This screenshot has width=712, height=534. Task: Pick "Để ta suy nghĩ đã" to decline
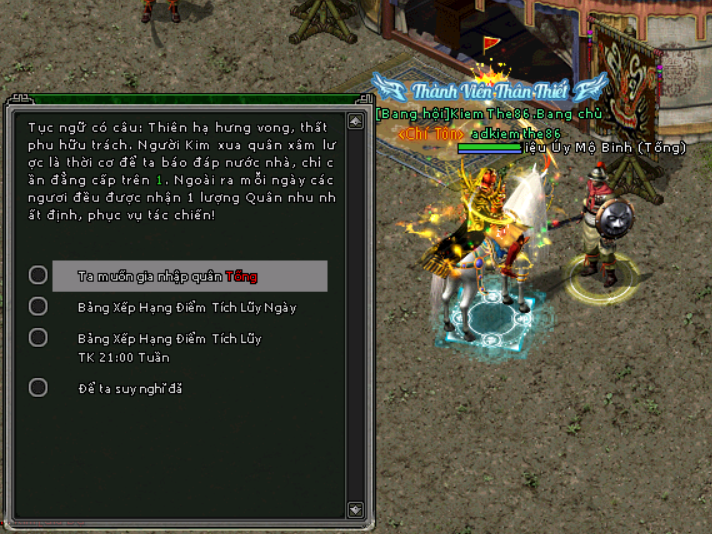coord(130,388)
